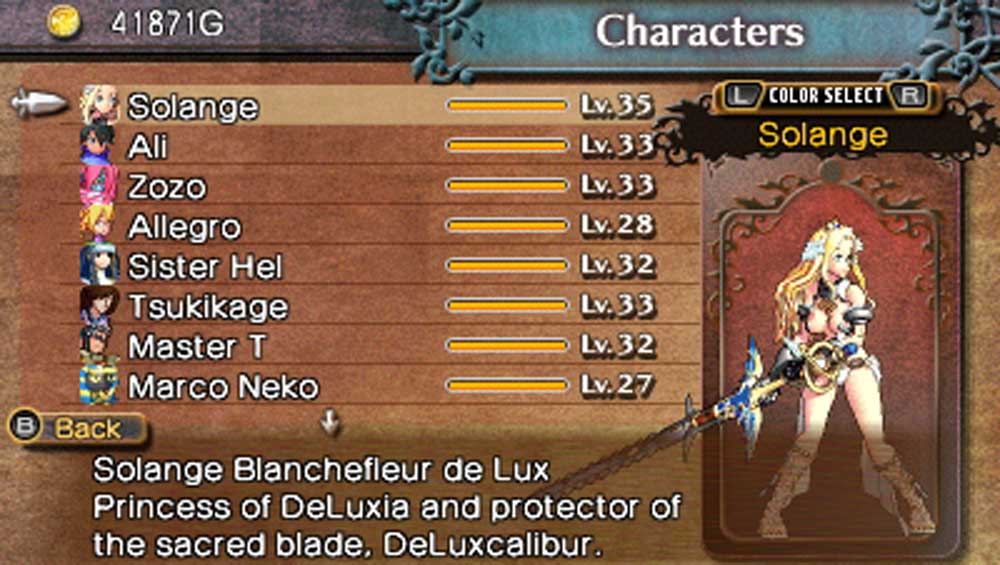Pick Zozo in the characters menu

pos(167,186)
